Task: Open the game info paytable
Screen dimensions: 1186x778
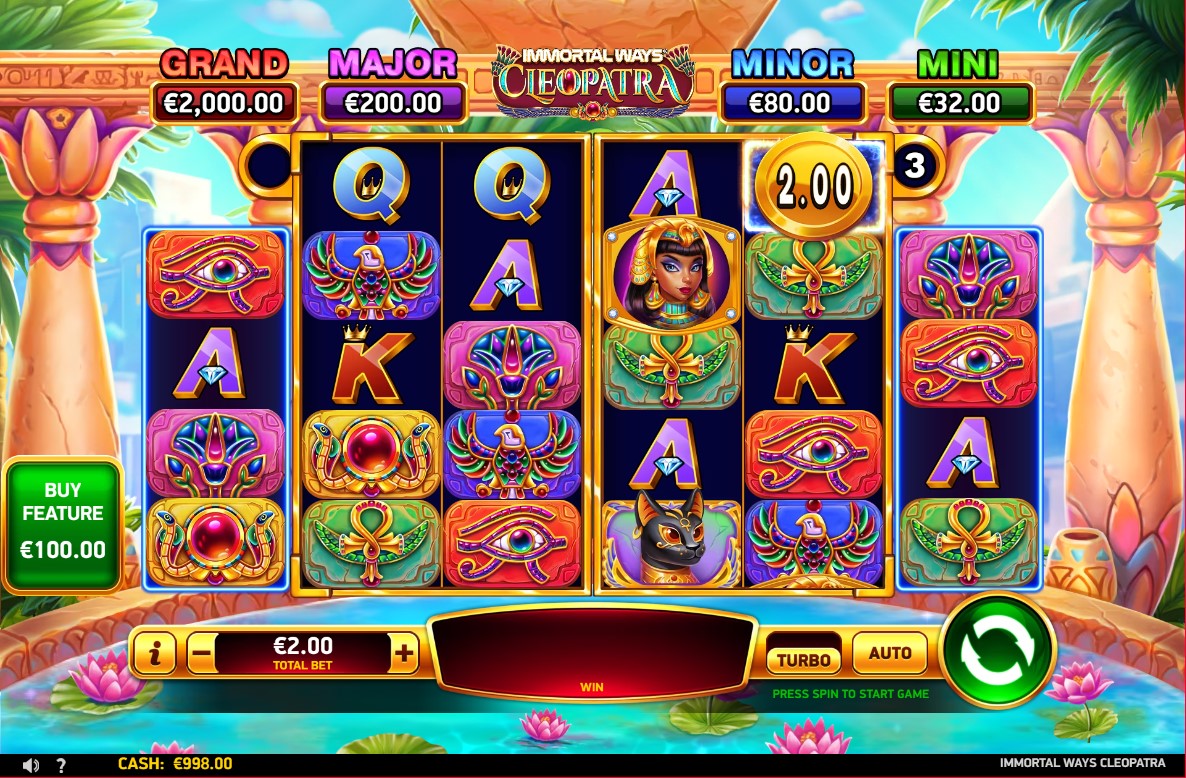Action: point(154,654)
